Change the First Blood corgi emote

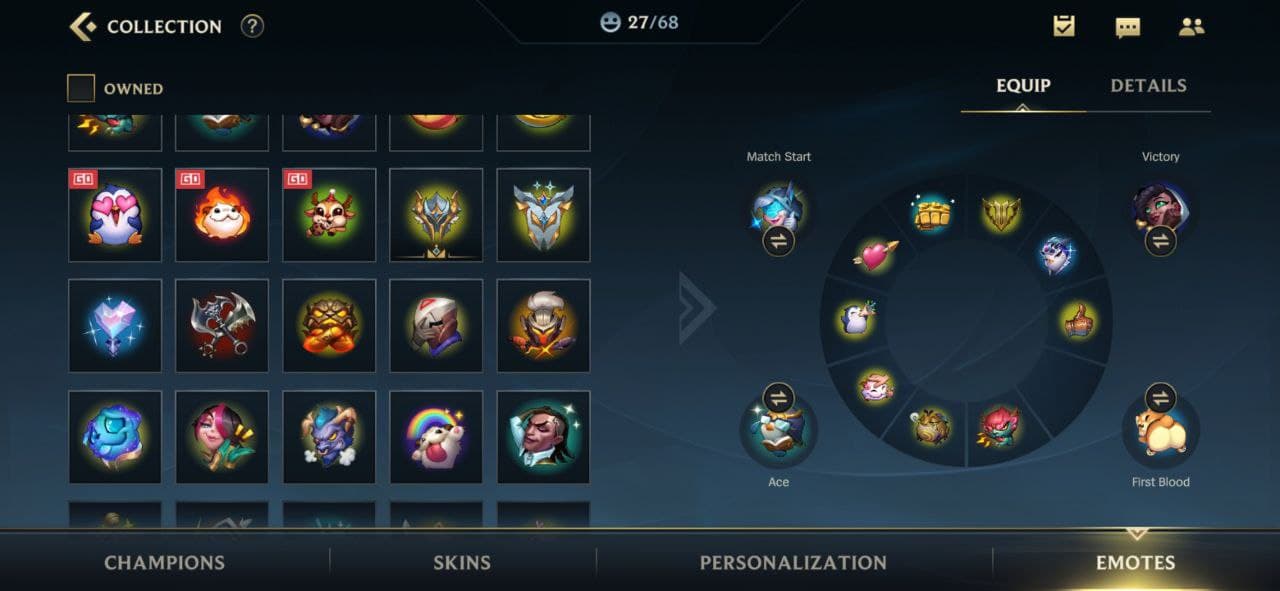[x=1160, y=398]
